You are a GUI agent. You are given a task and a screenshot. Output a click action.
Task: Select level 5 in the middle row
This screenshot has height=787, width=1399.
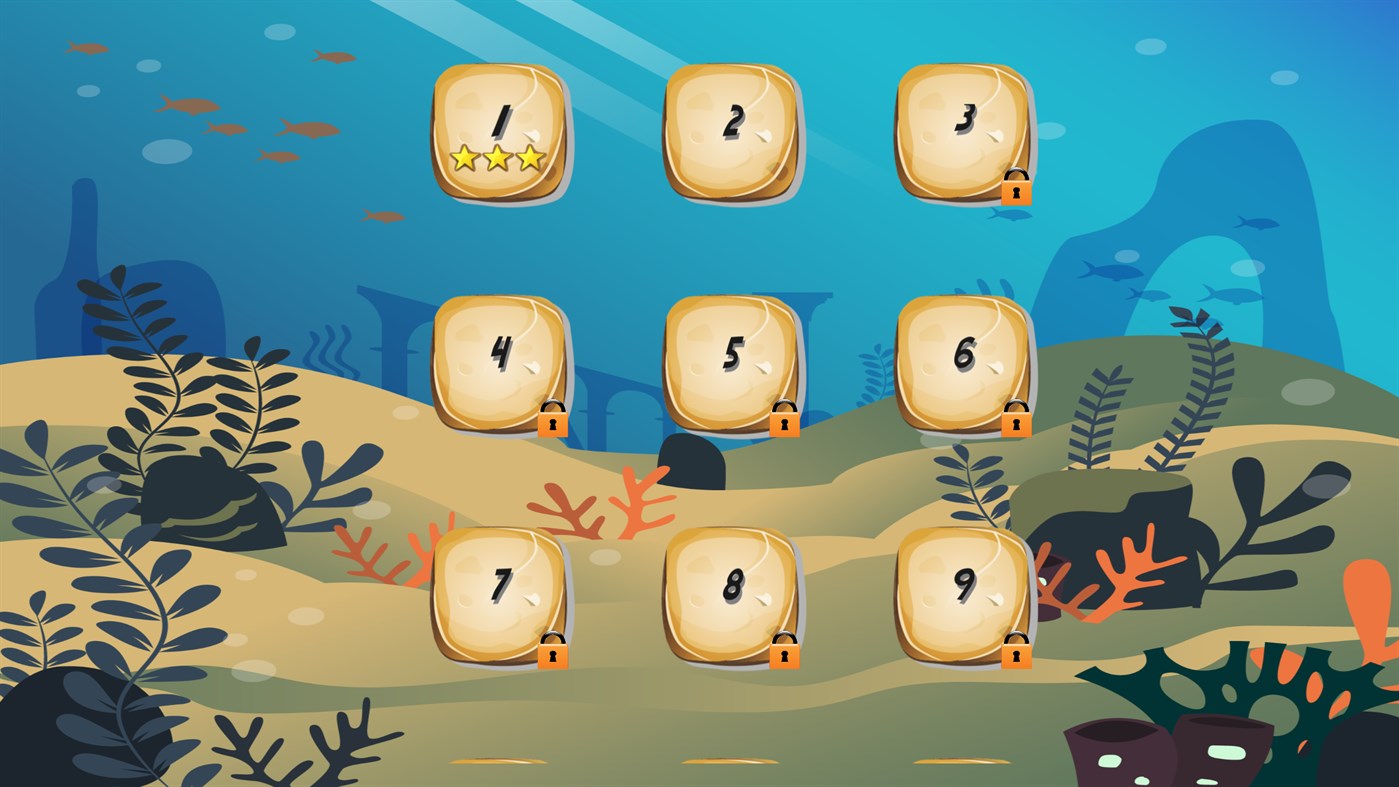(x=731, y=360)
